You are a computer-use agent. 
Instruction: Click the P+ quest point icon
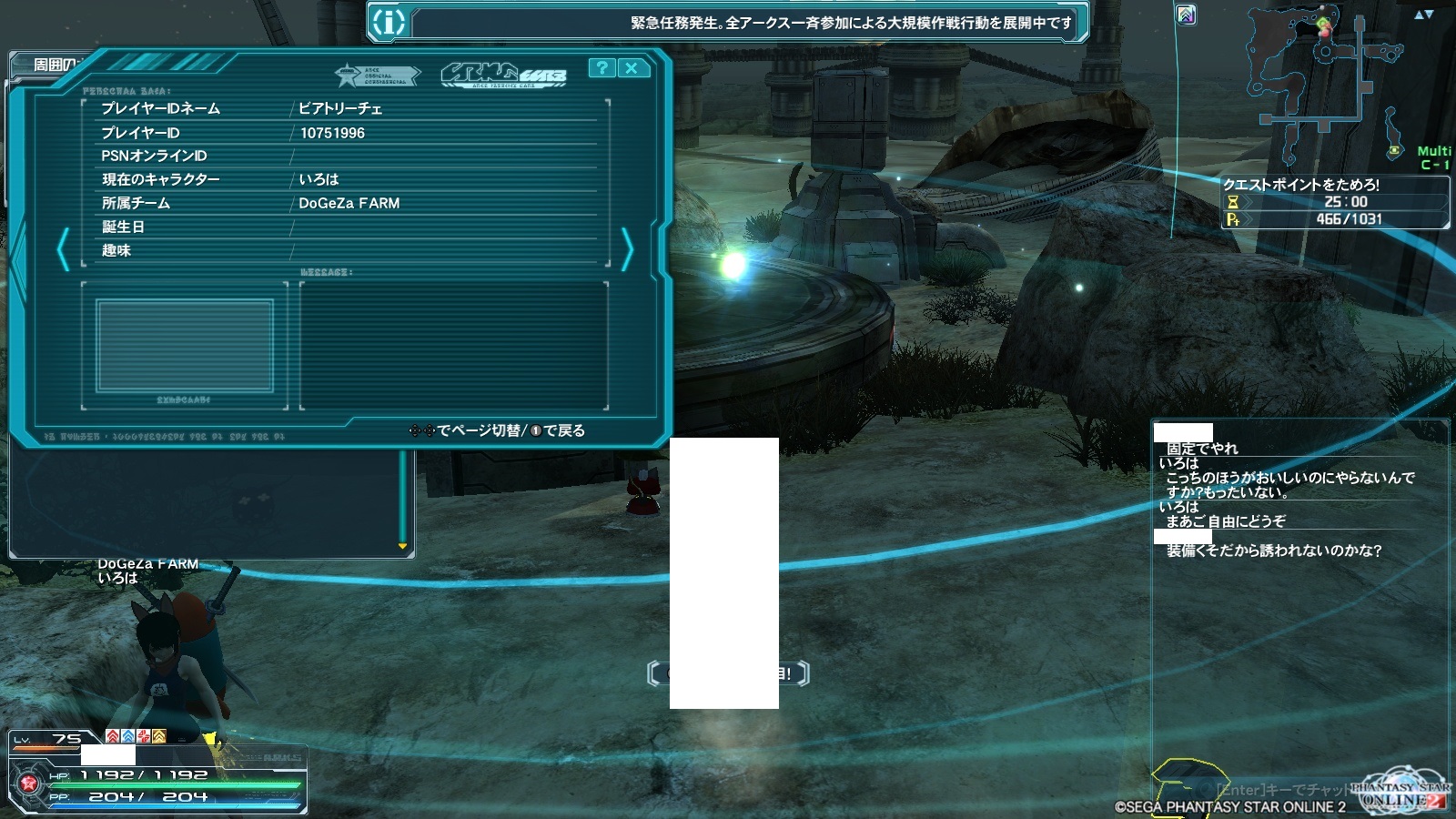[x=1233, y=218]
